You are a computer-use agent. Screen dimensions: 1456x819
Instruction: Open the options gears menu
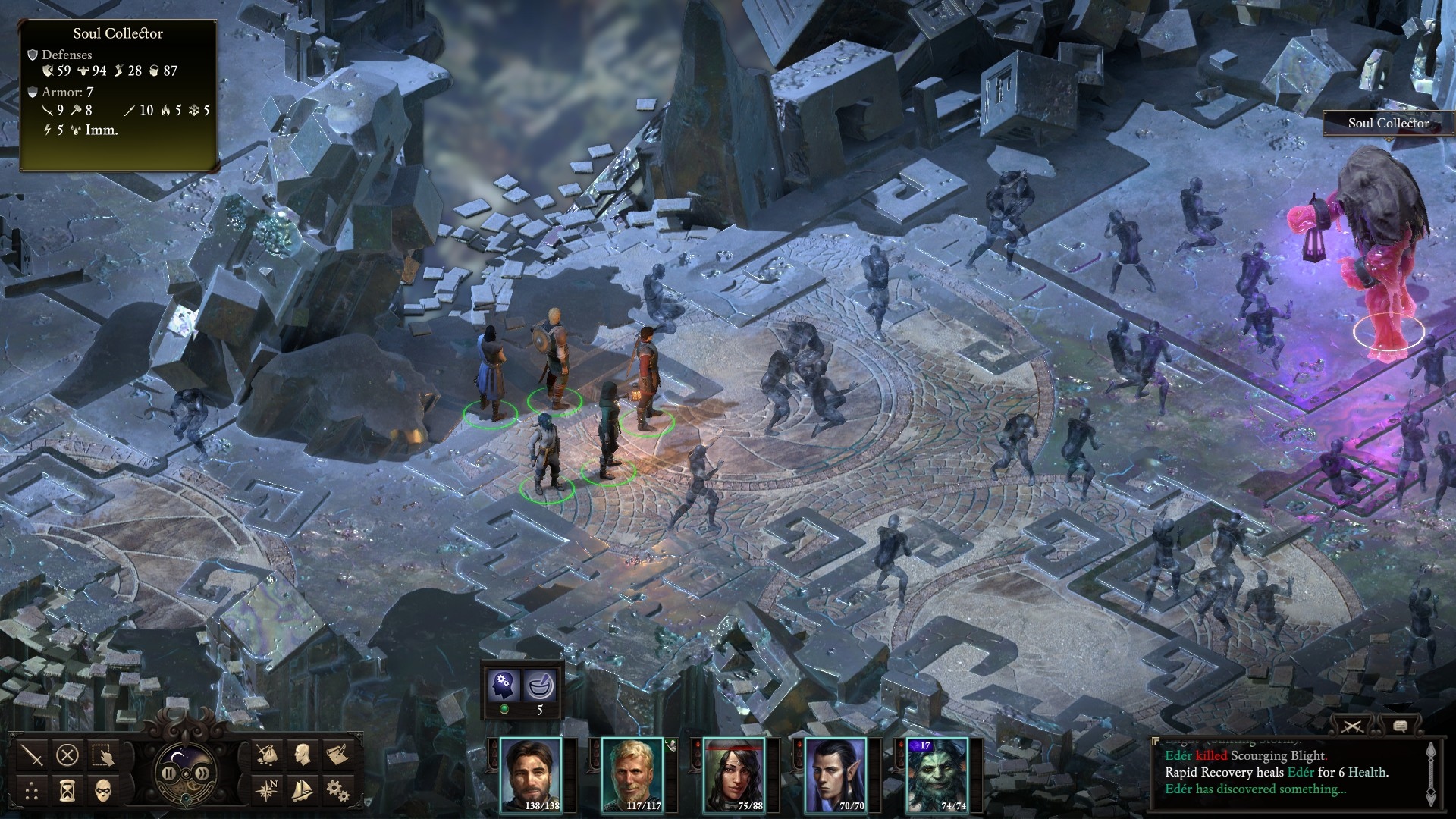point(337,791)
